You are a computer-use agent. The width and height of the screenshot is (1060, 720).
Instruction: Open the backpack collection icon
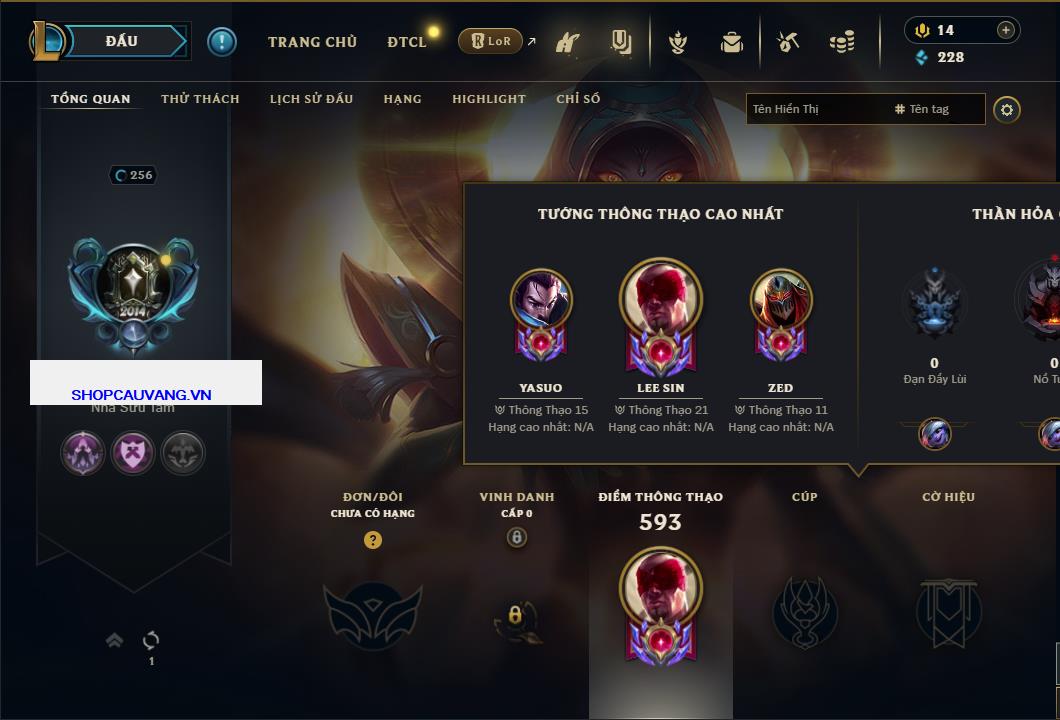(x=731, y=42)
